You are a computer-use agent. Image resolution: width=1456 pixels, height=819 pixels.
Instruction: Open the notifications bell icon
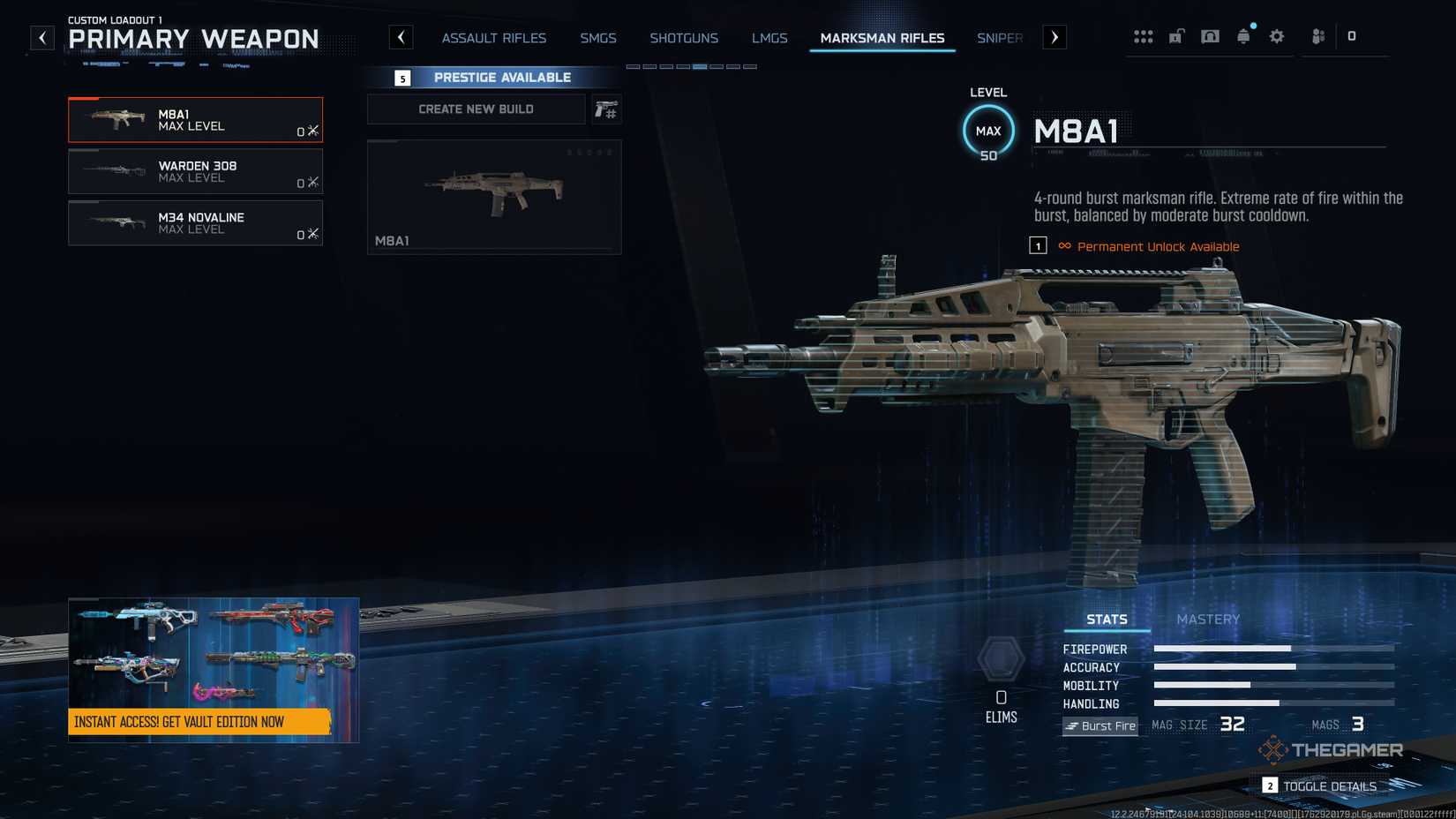coord(1243,36)
